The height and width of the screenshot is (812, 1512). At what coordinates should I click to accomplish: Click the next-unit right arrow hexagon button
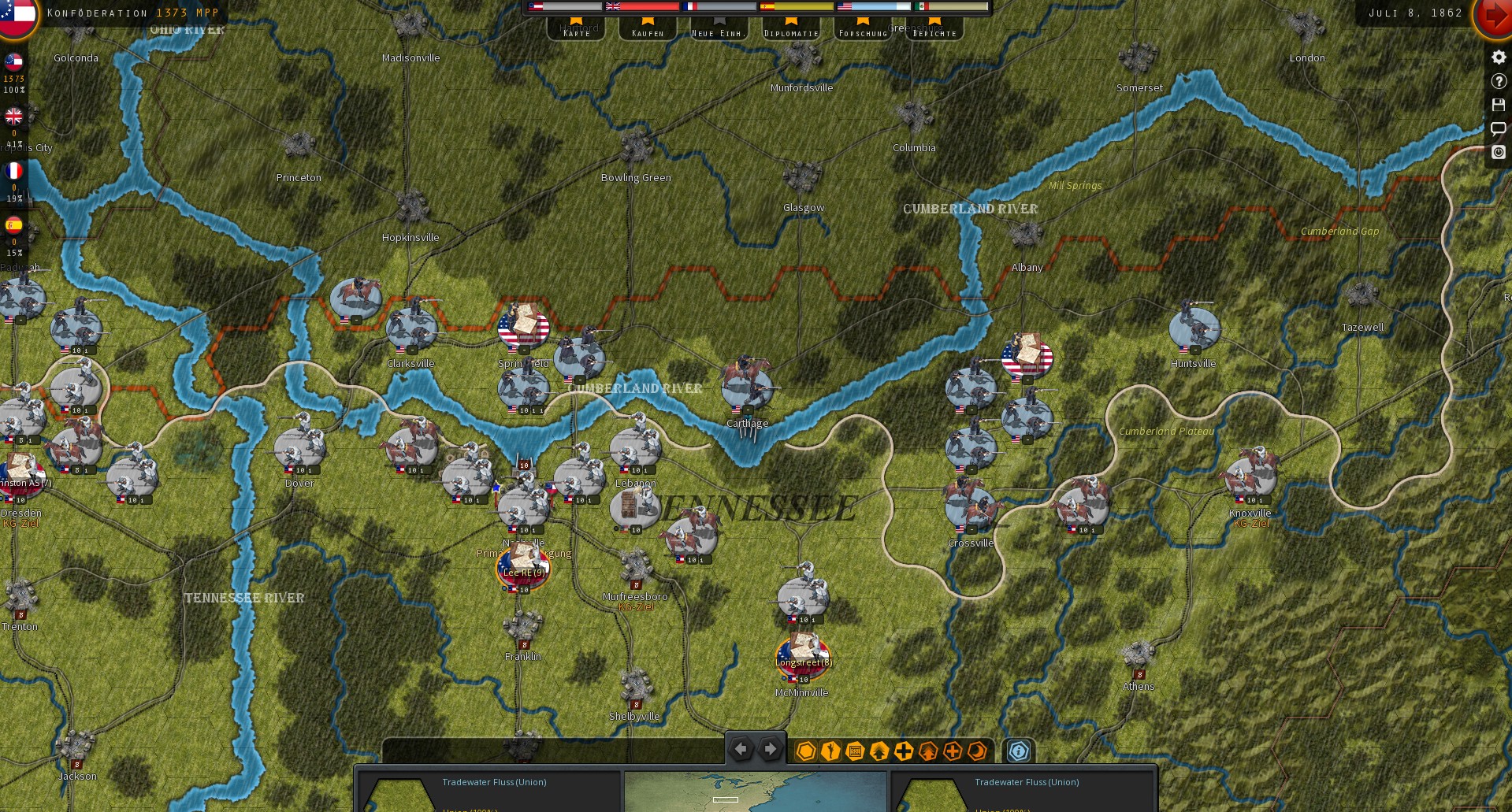770,749
